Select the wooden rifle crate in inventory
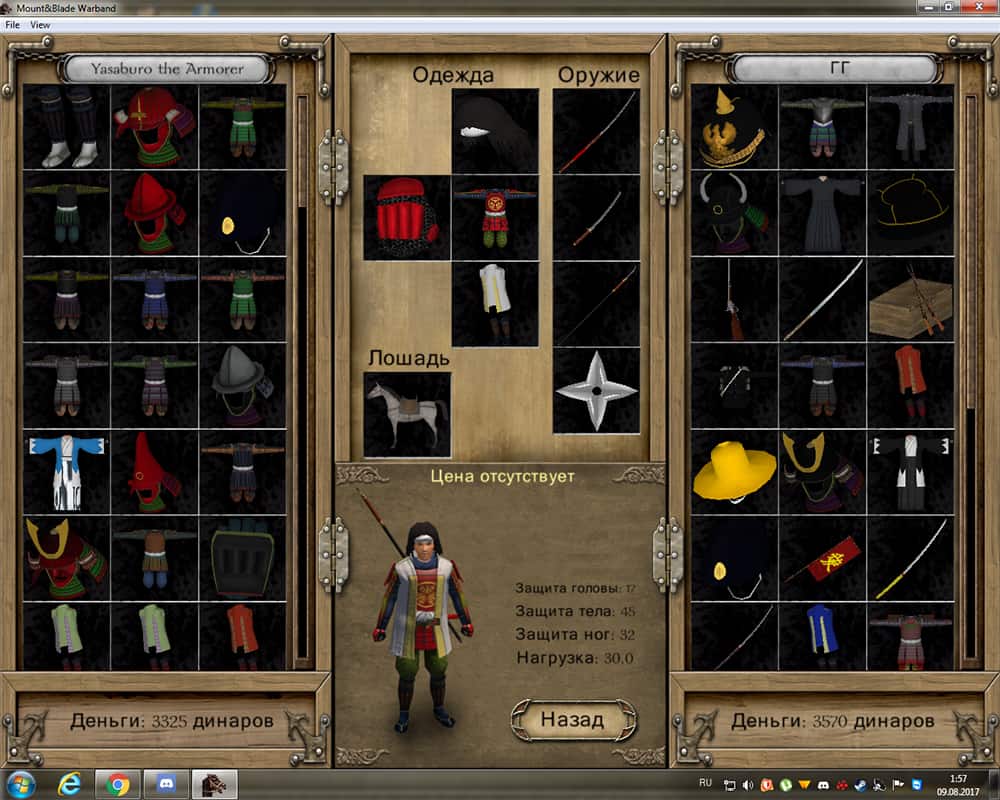 (x=910, y=299)
